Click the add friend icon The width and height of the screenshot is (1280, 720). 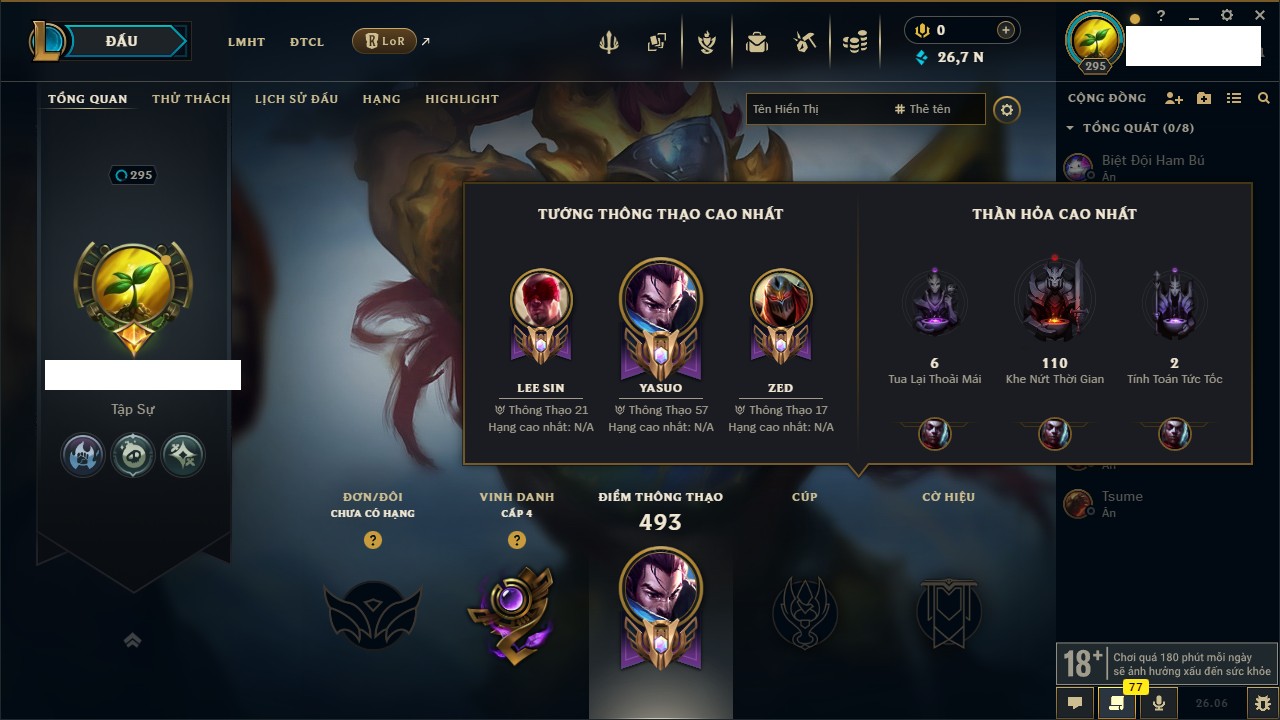tap(1174, 99)
